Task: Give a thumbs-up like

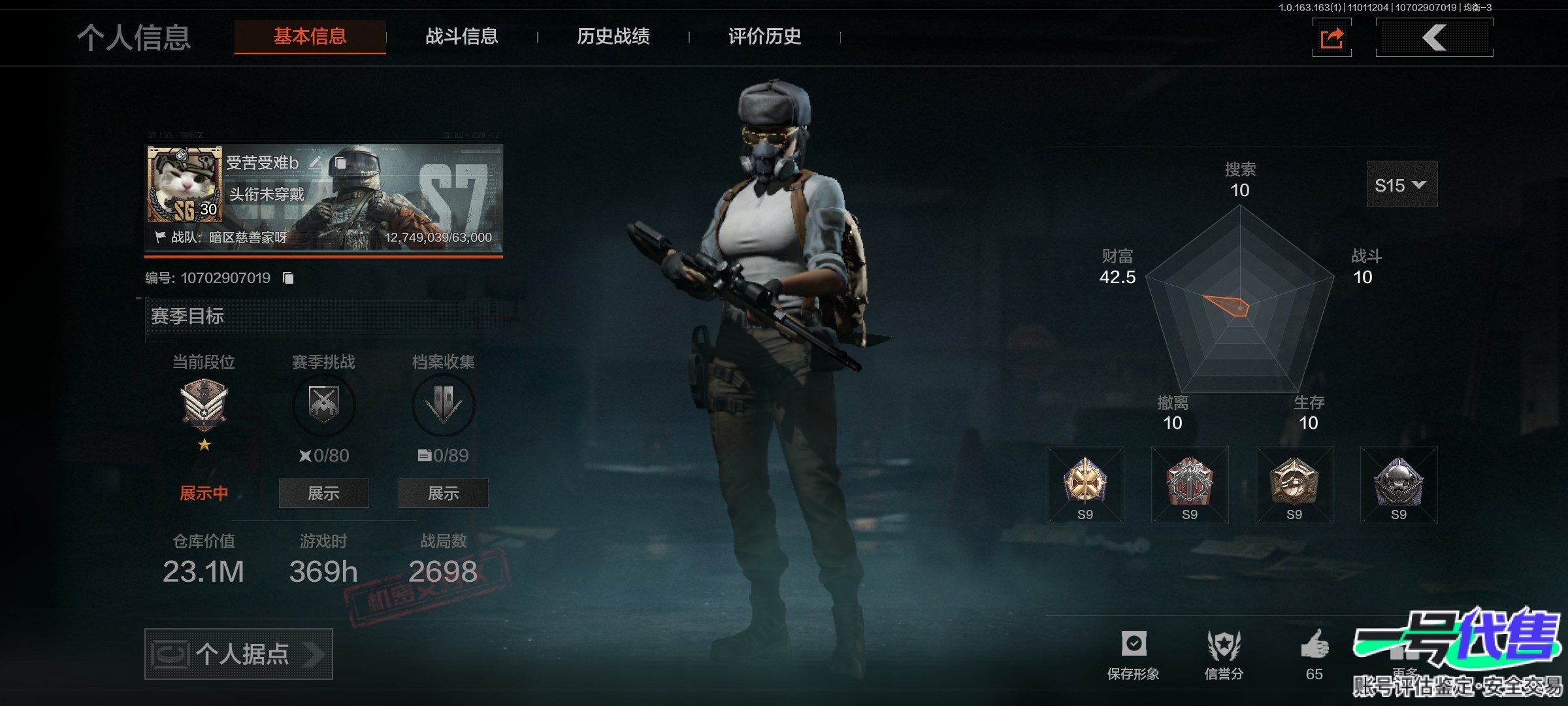Action: point(1315,647)
